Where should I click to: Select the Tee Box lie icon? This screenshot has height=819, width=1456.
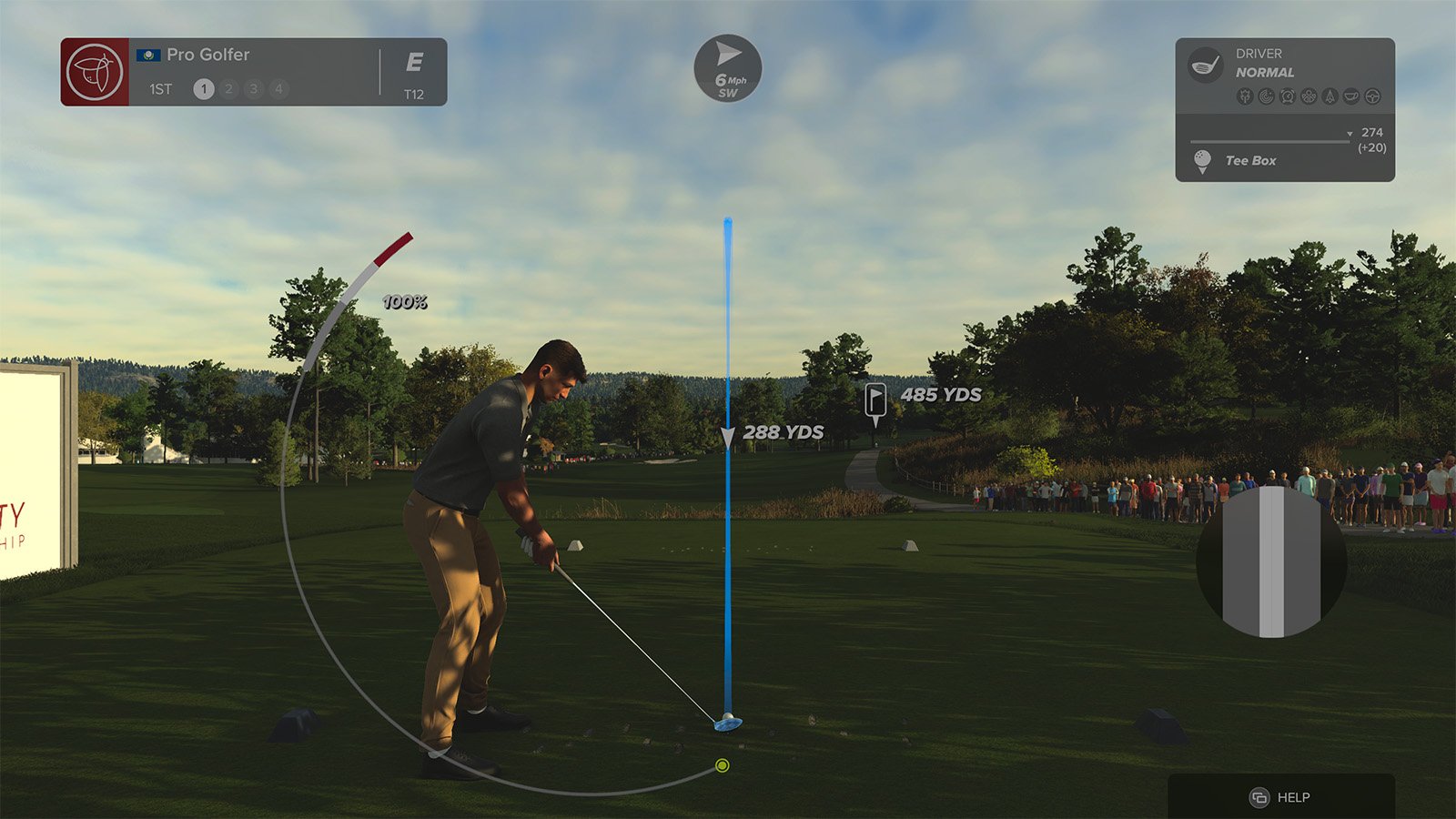tap(1202, 161)
